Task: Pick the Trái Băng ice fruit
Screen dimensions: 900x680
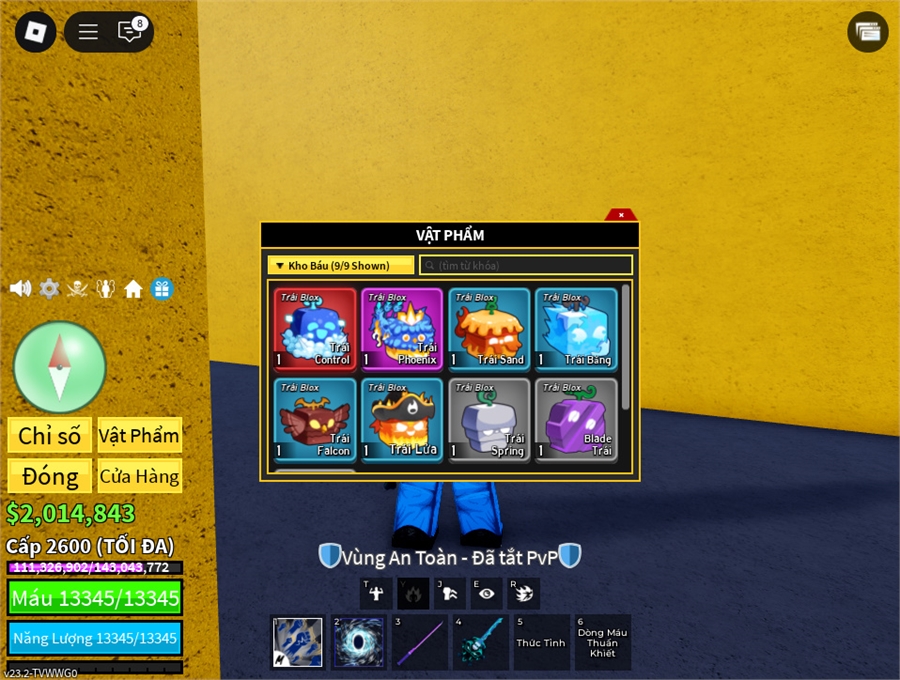Action: 576,329
